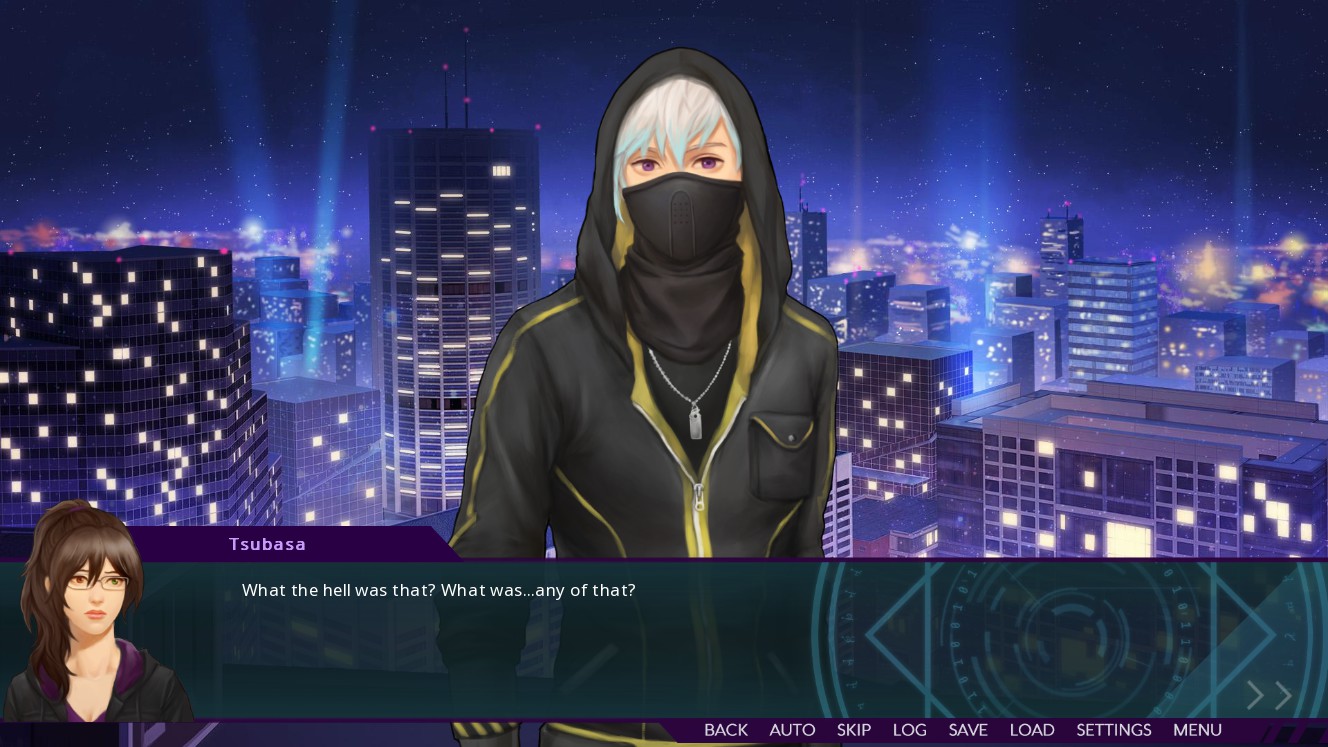Click the double-arrow continue indicator

click(x=1268, y=695)
